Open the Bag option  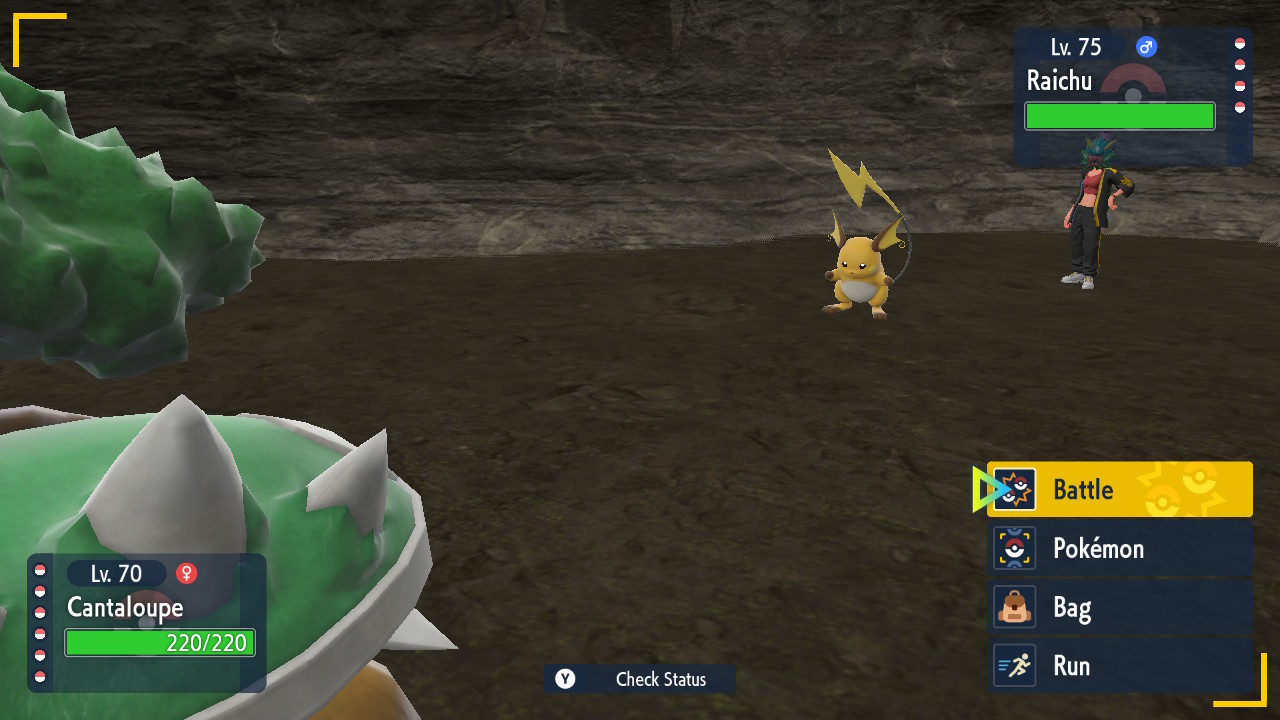1120,607
